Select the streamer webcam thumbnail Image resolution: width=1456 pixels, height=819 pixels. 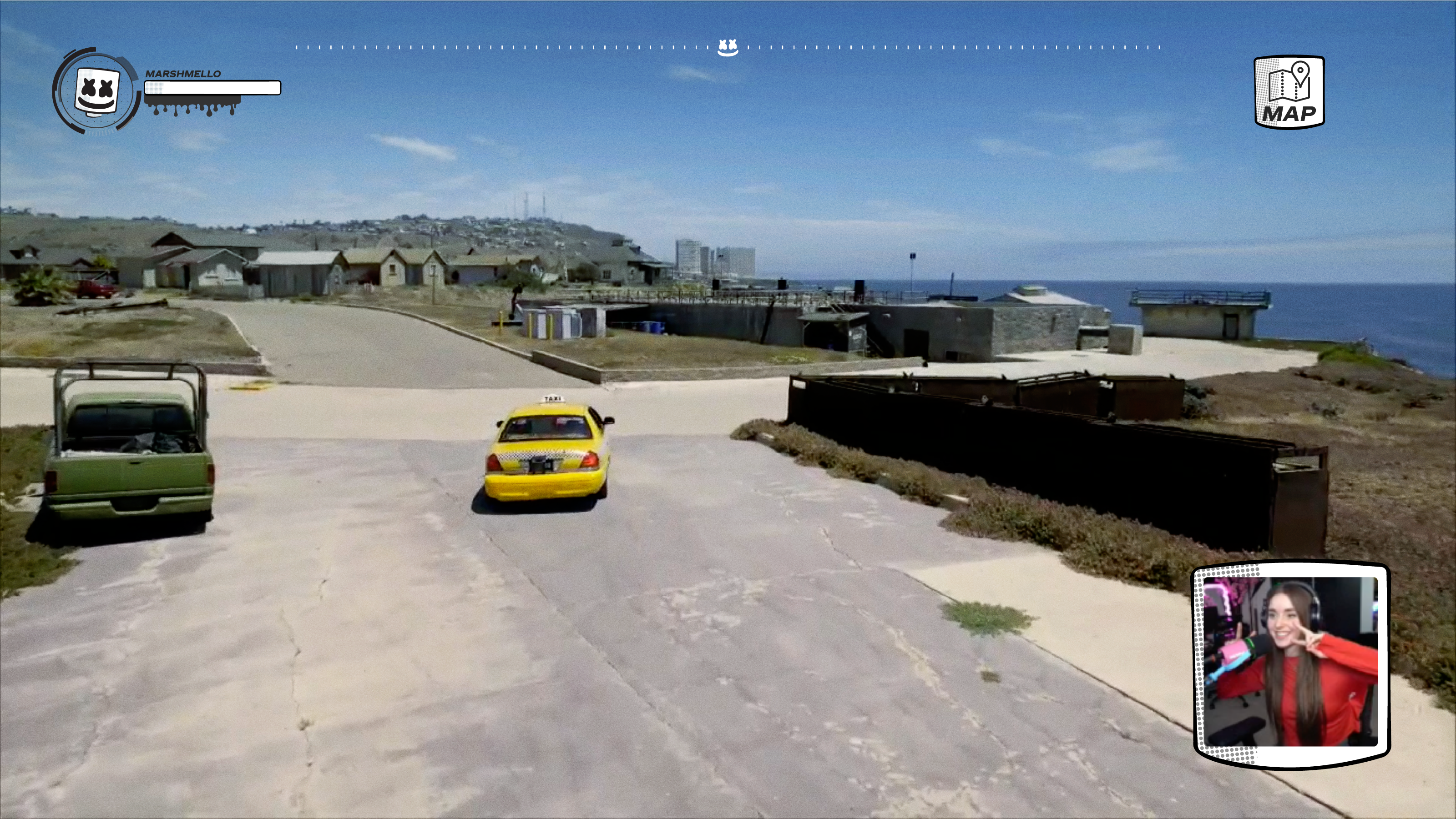click(1291, 664)
